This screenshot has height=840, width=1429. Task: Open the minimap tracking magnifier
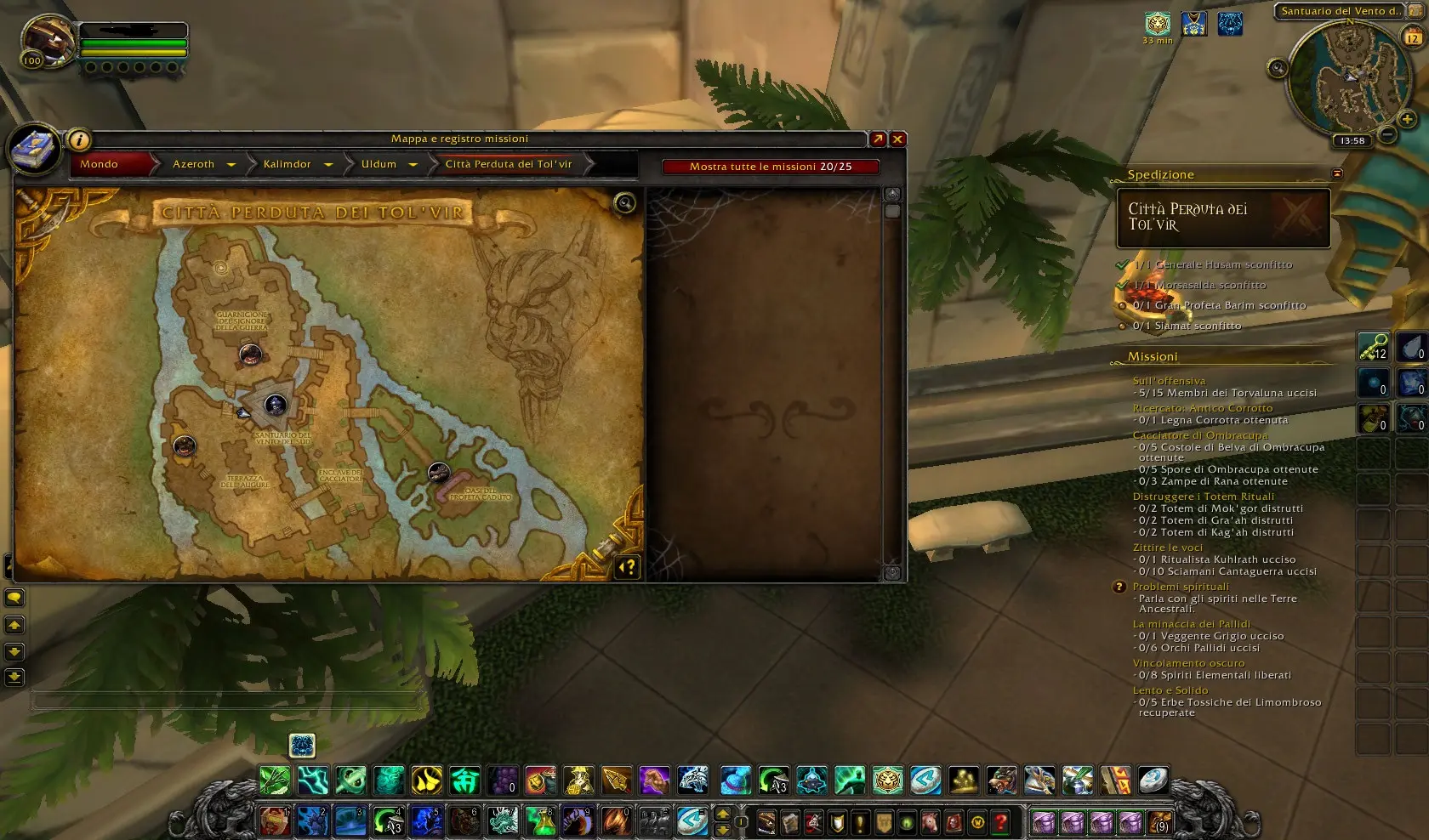point(1277,69)
